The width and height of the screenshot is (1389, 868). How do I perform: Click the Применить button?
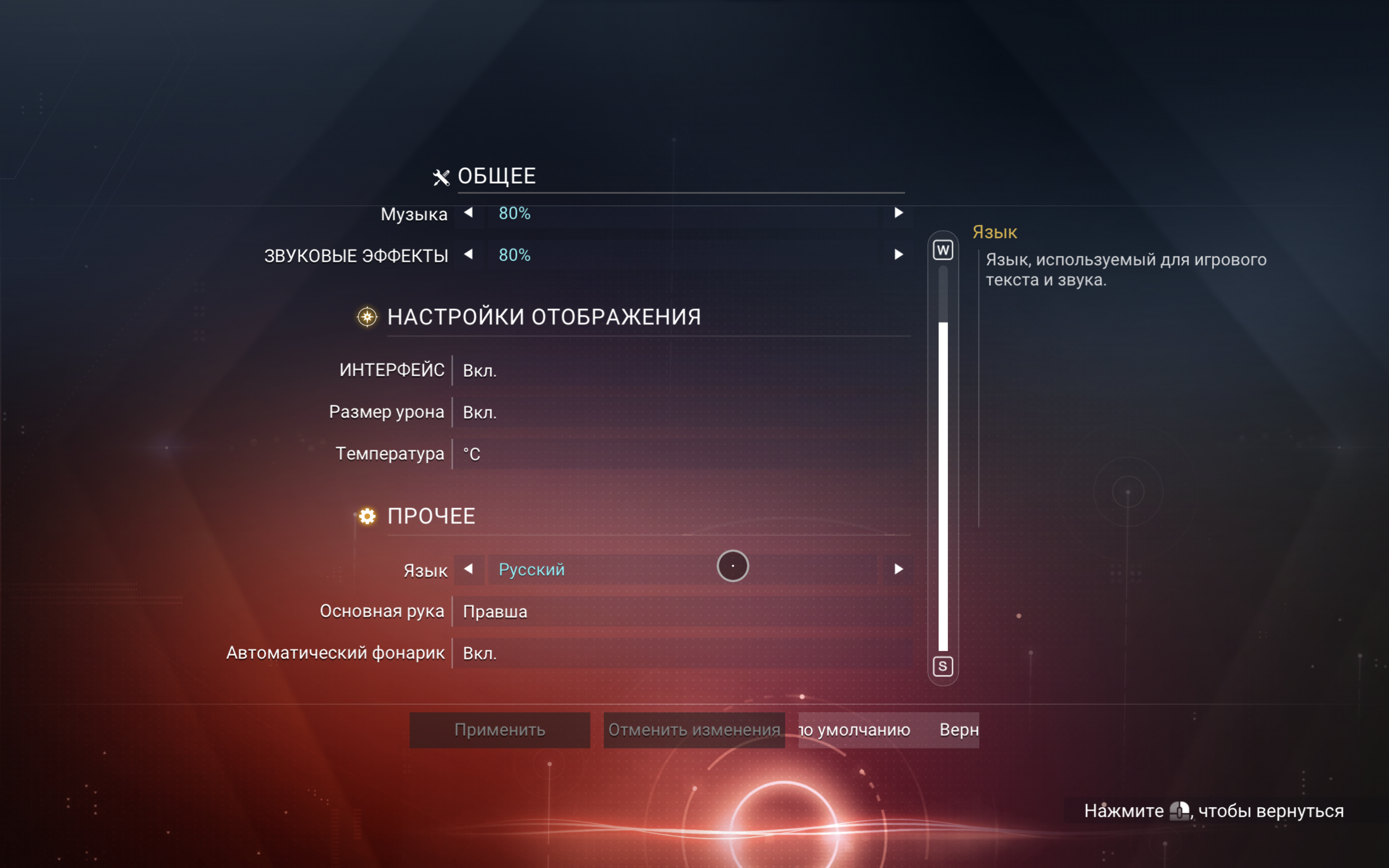[499, 730]
